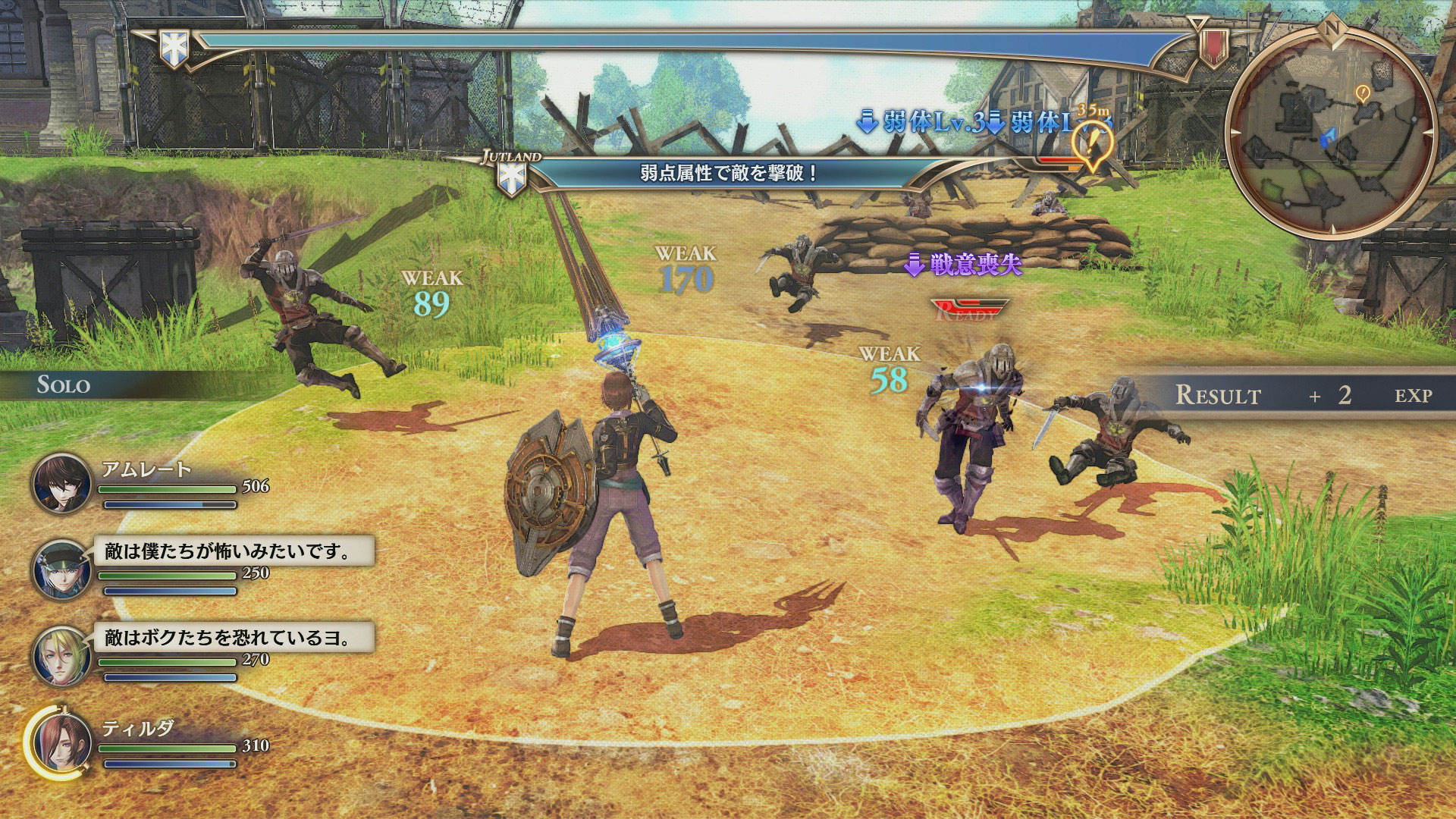This screenshot has height=819, width=1456.
Task: Select the orange exclamation waypoint marker
Action: pos(1092,144)
